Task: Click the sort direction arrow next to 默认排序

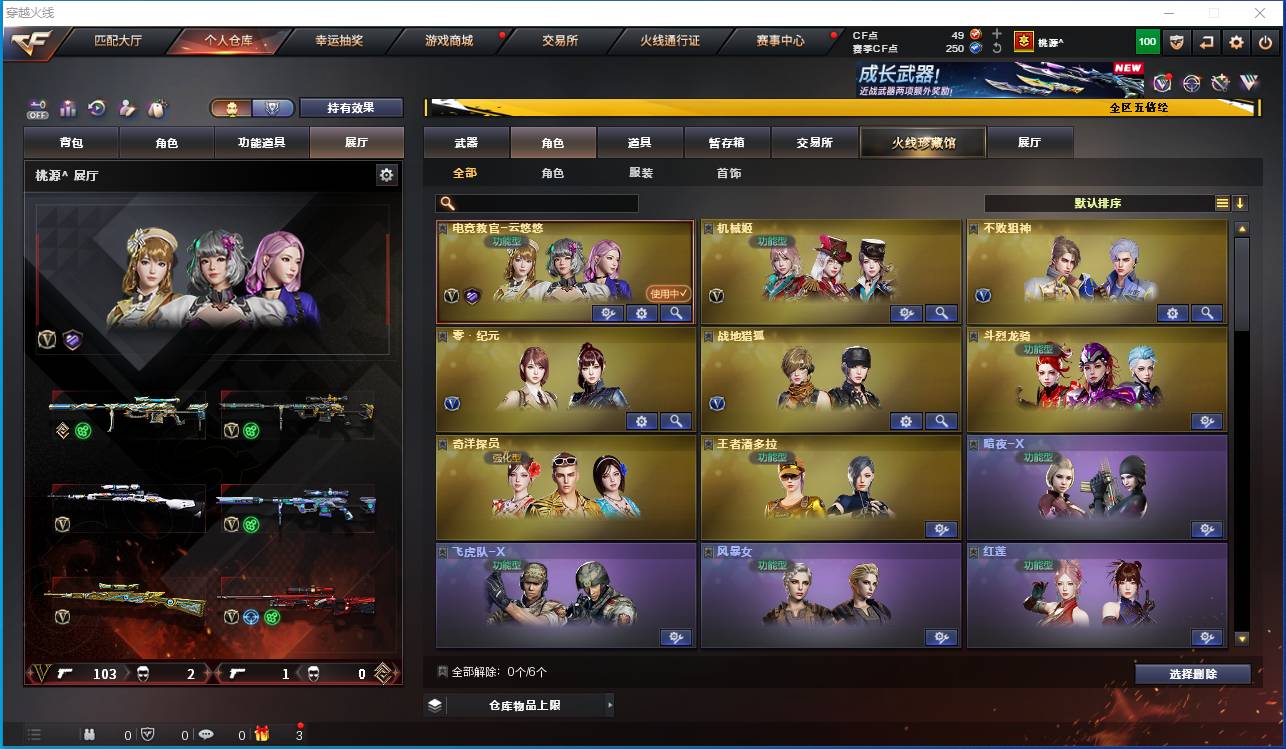Action: 1238,202
